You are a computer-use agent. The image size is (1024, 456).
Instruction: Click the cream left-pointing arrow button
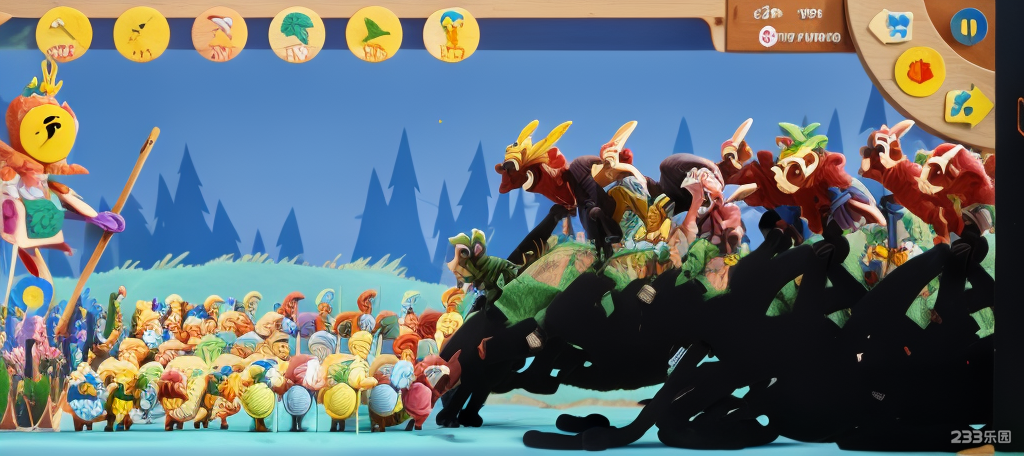pos(892,26)
